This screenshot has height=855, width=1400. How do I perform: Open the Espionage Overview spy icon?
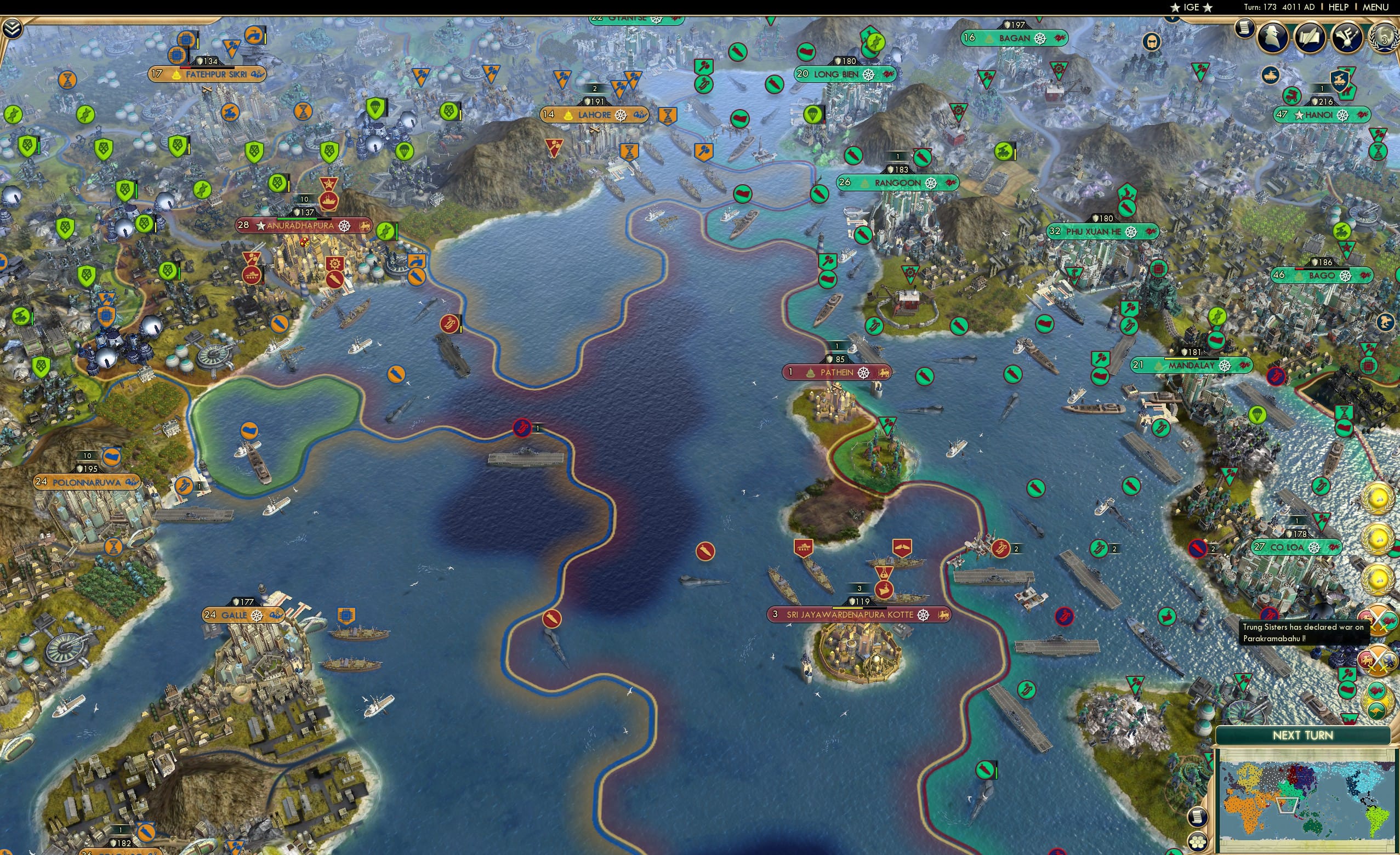[1272, 38]
